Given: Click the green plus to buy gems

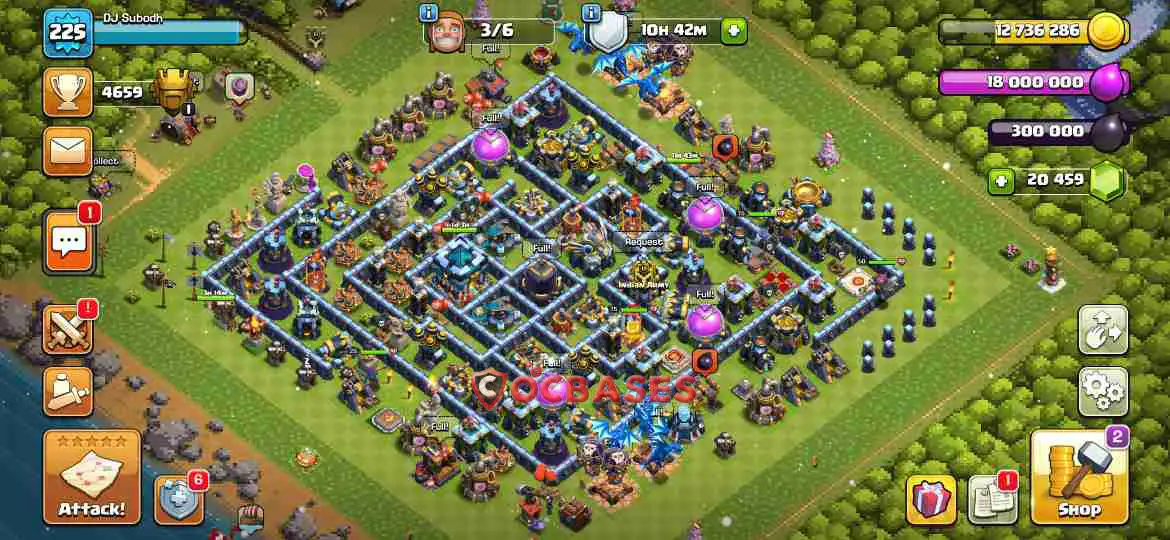Looking at the screenshot, I should pyautogui.click(x=999, y=181).
